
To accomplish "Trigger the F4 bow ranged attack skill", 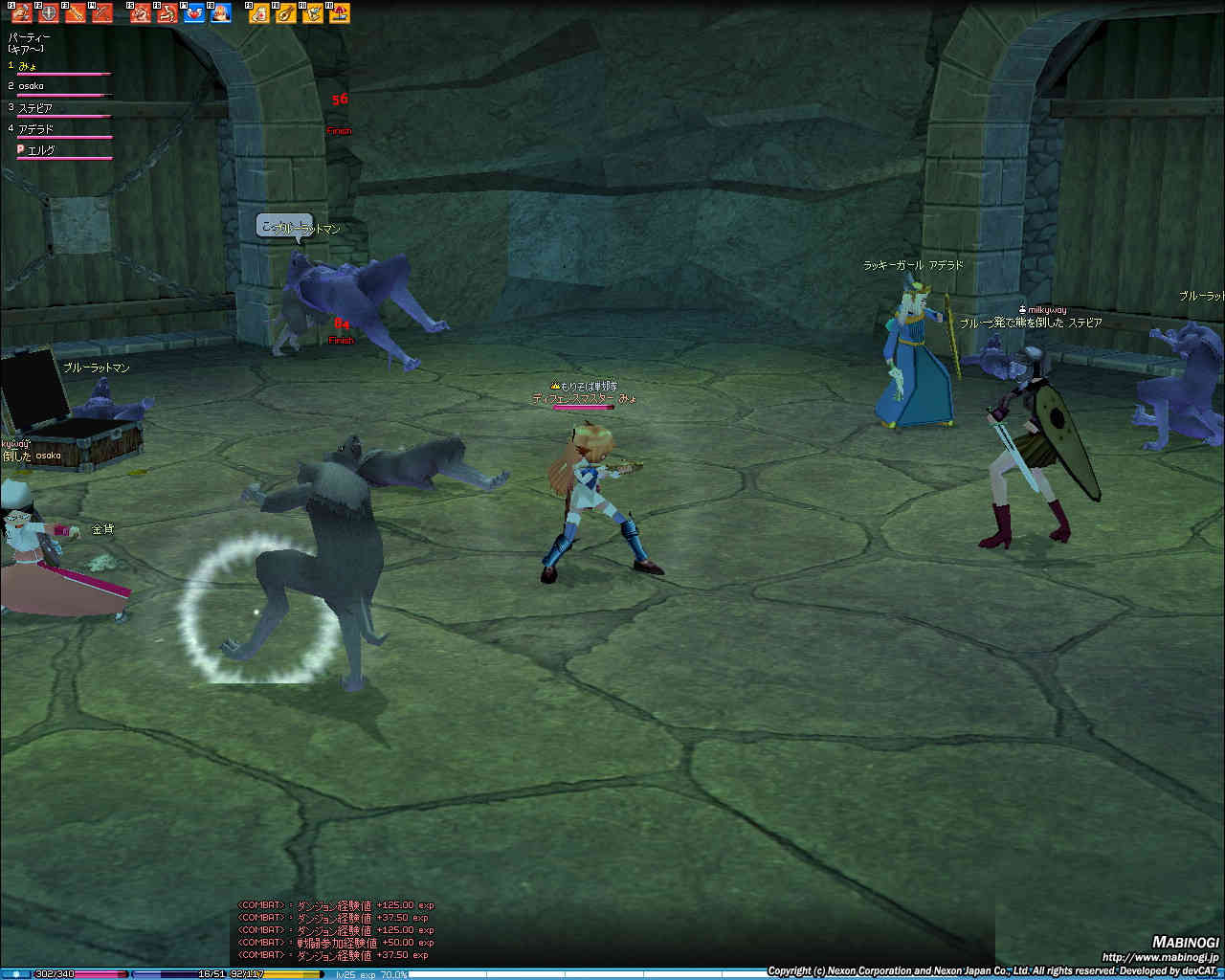I will [102, 13].
